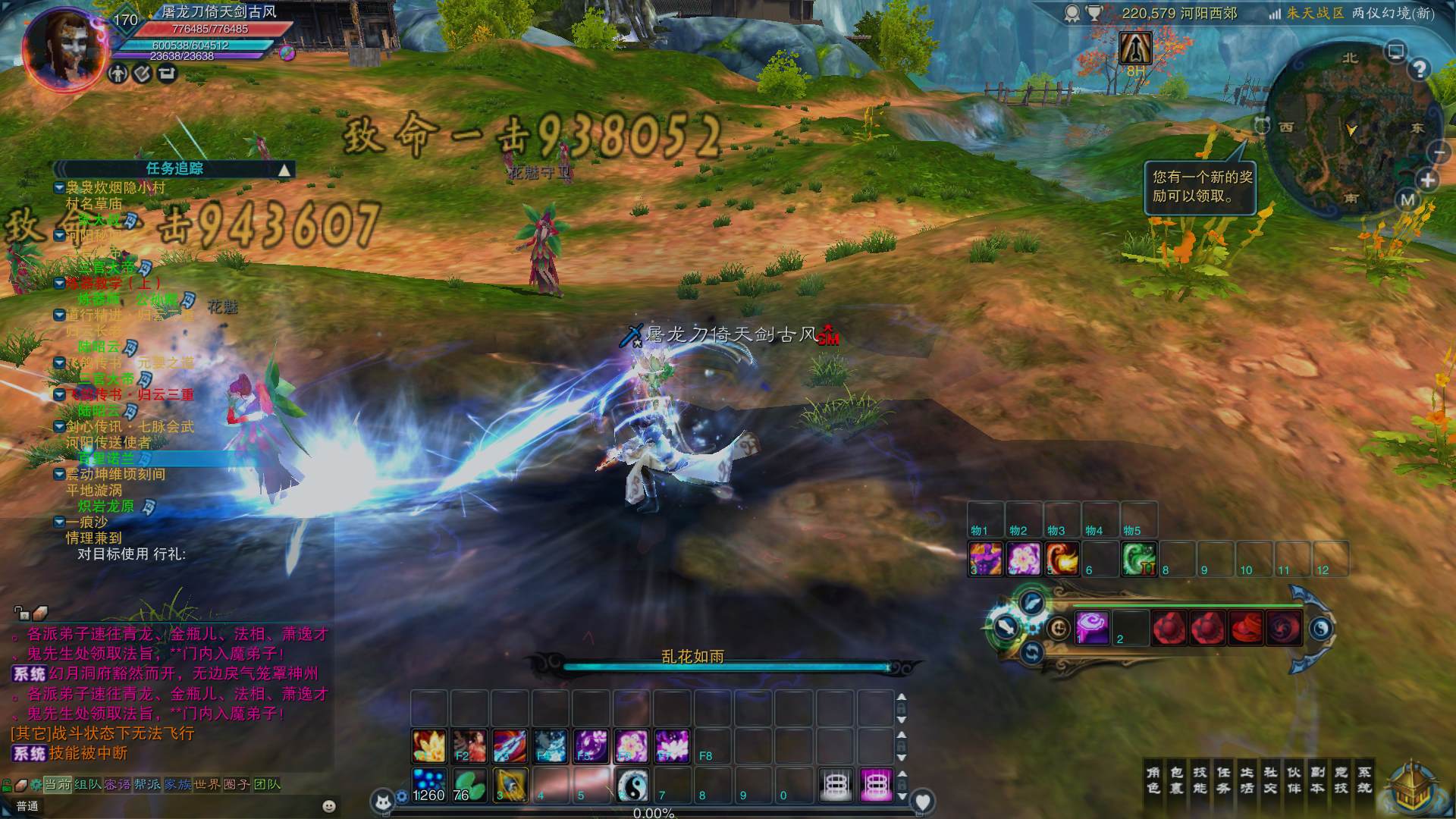
Task: Click the minimap's plus zoom button
Action: pos(1428,180)
